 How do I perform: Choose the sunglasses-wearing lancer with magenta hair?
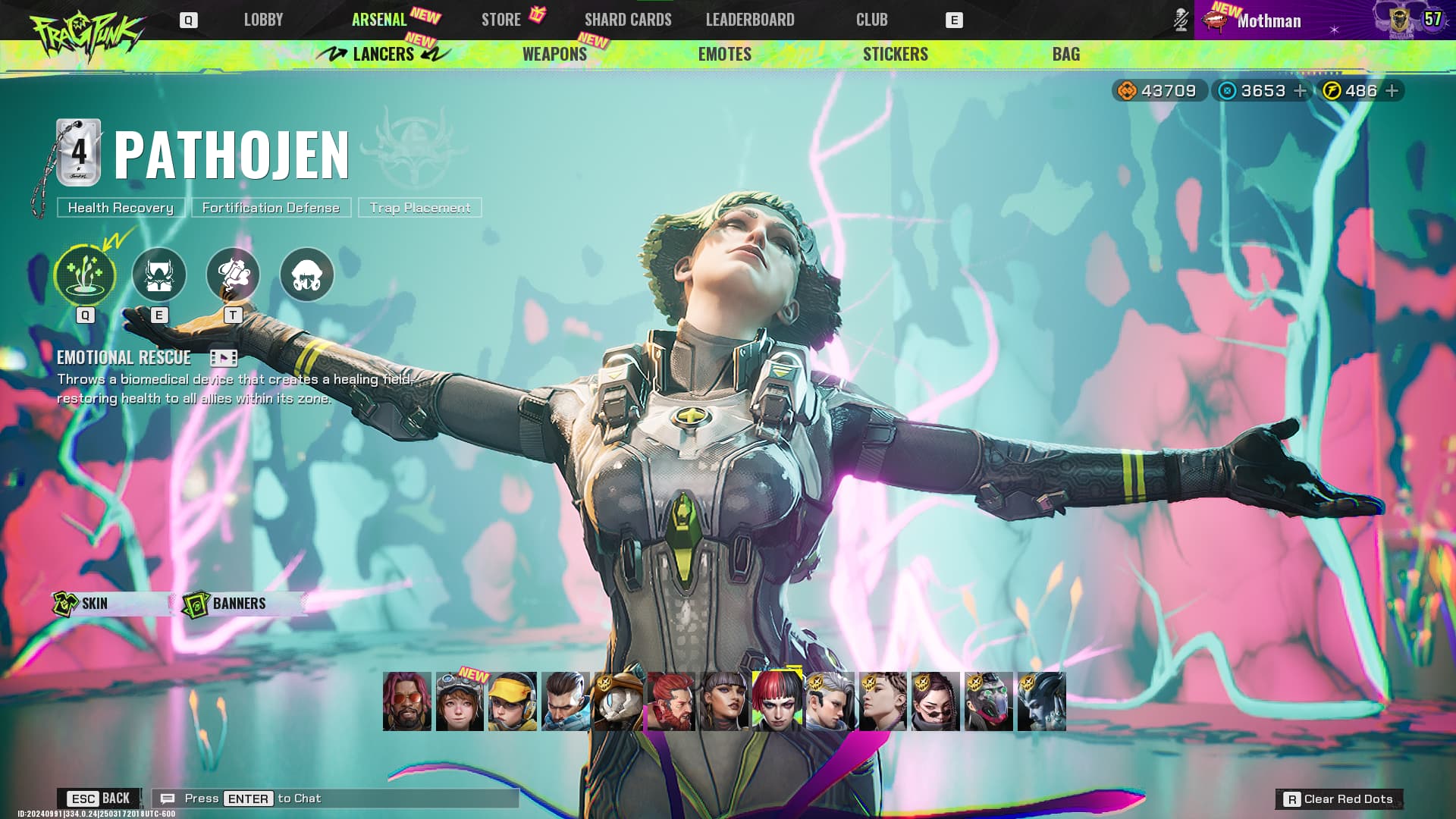[x=406, y=701]
